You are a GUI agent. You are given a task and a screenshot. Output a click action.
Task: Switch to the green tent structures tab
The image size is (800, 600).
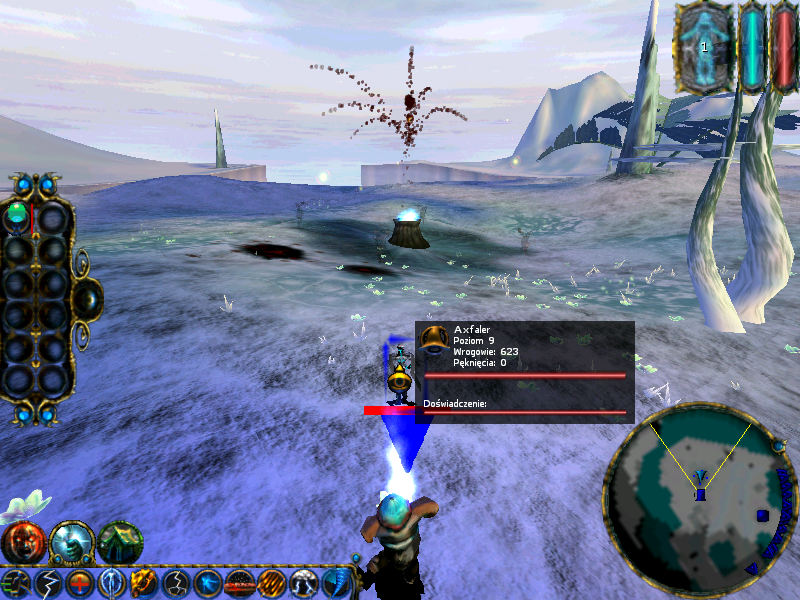coord(119,543)
